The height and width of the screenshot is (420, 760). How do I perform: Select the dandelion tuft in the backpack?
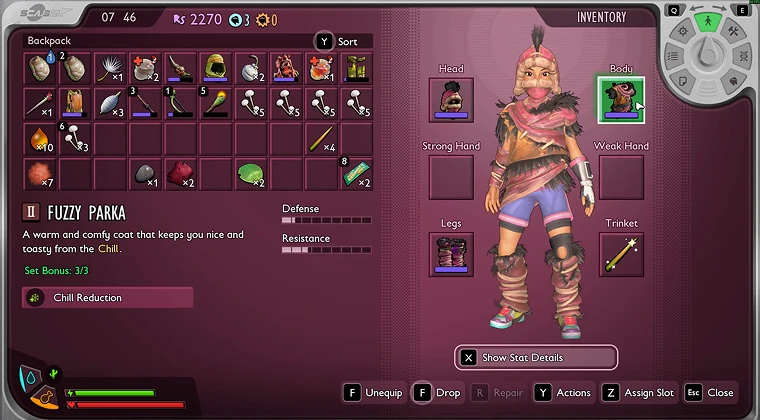[110, 69]
